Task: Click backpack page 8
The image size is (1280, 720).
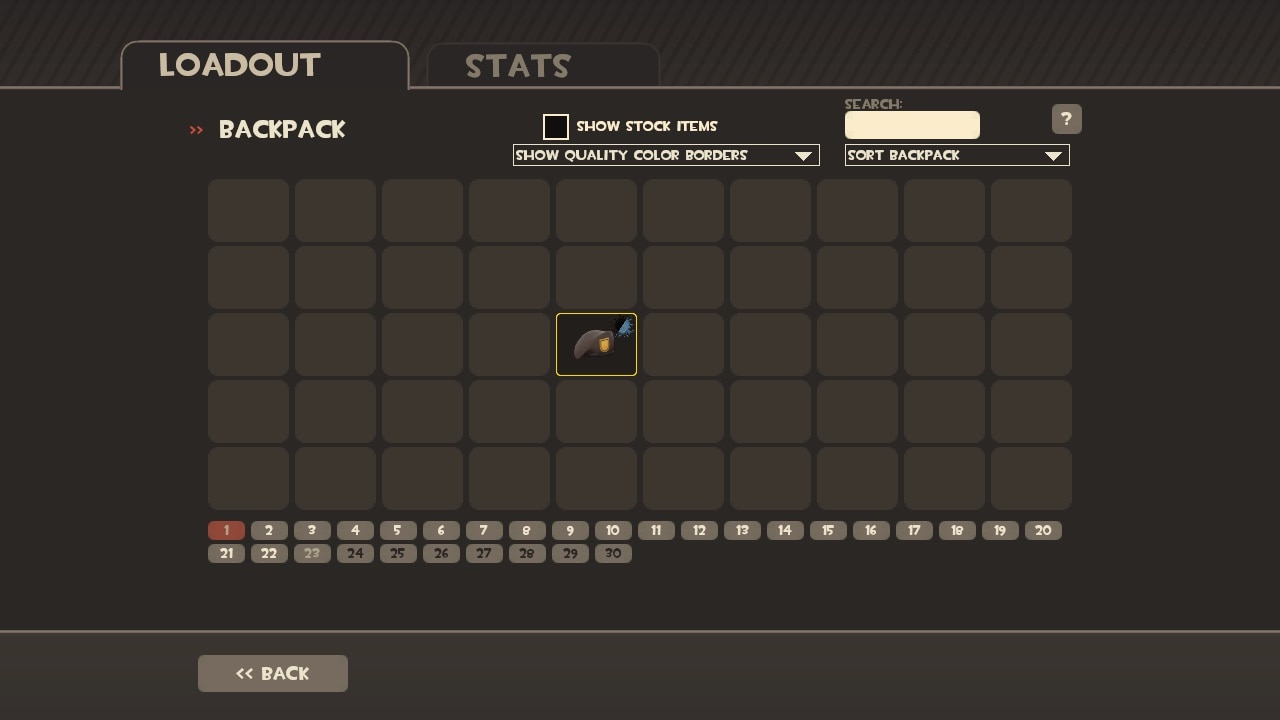Action: [527, 531]
